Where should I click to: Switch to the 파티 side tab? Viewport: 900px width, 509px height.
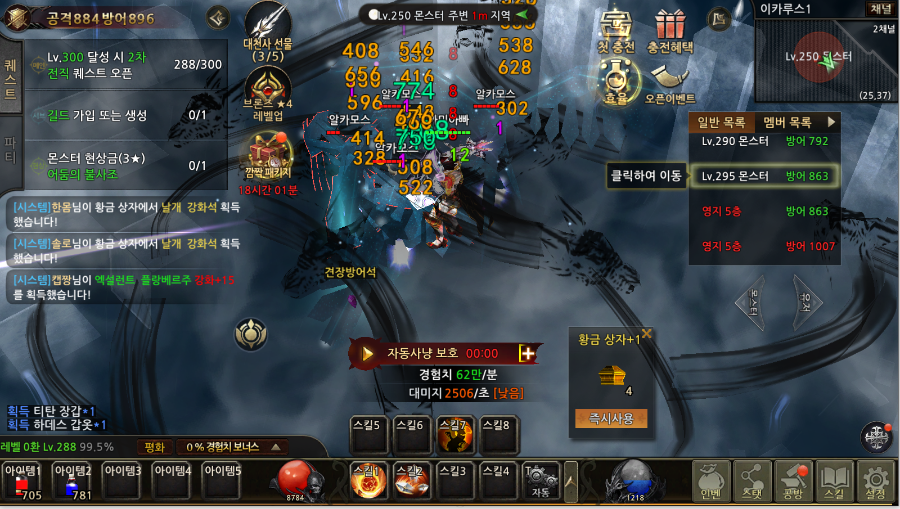click(x=11, y=148)
